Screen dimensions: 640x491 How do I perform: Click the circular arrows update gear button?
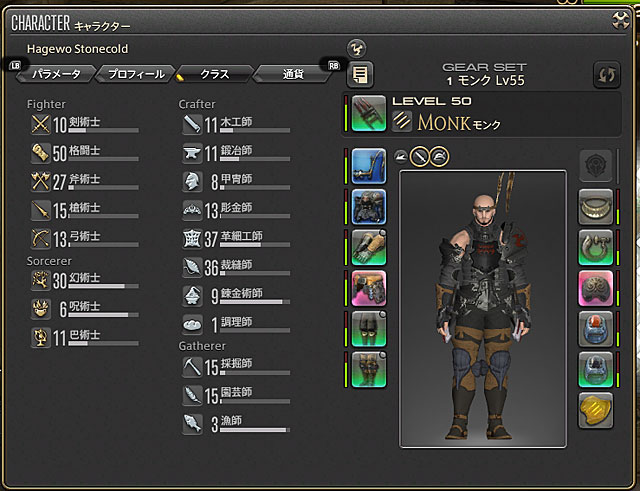pos(606,74)
